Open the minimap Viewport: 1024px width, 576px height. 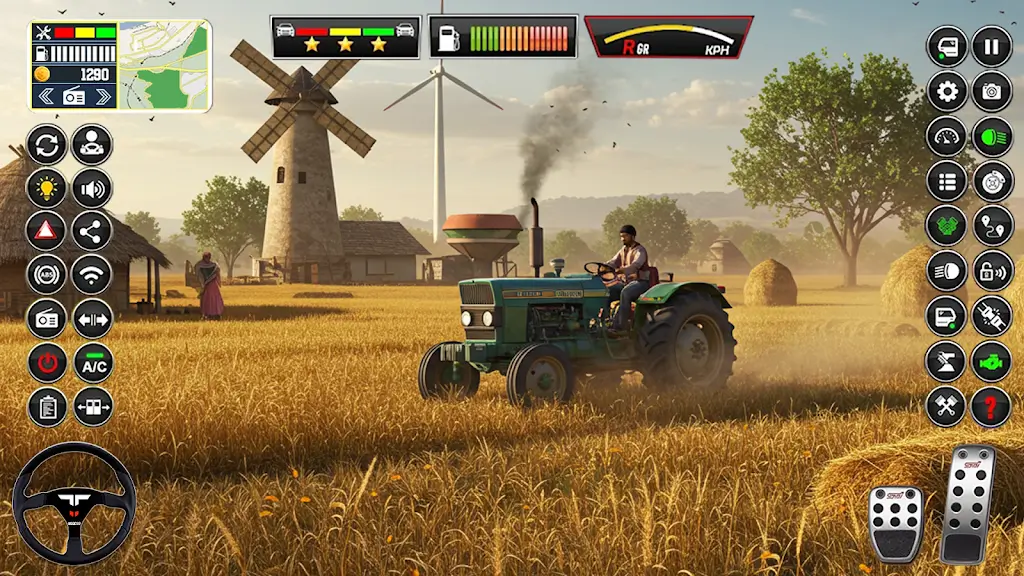pos(164,66)
